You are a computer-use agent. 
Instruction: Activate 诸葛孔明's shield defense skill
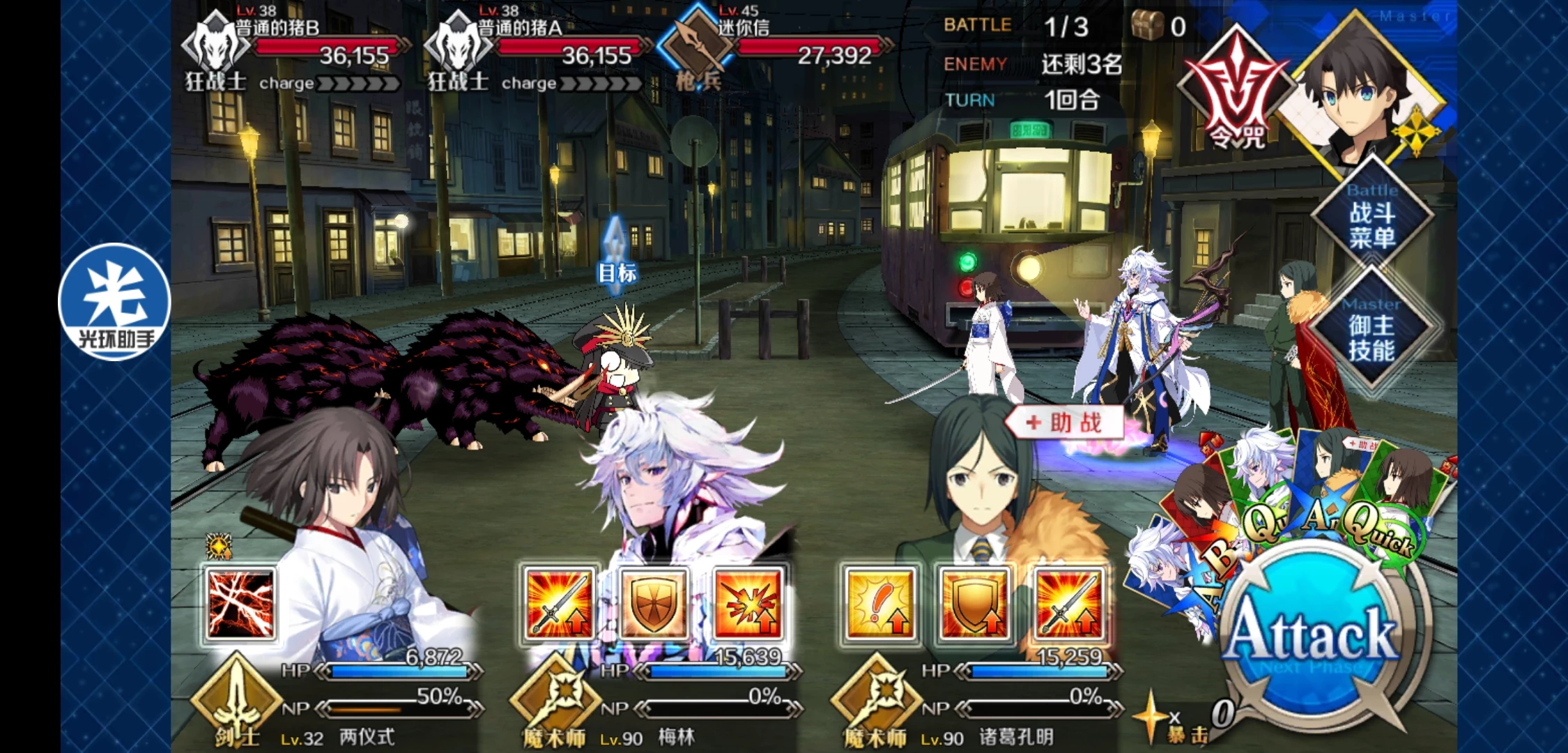point(974,604)
